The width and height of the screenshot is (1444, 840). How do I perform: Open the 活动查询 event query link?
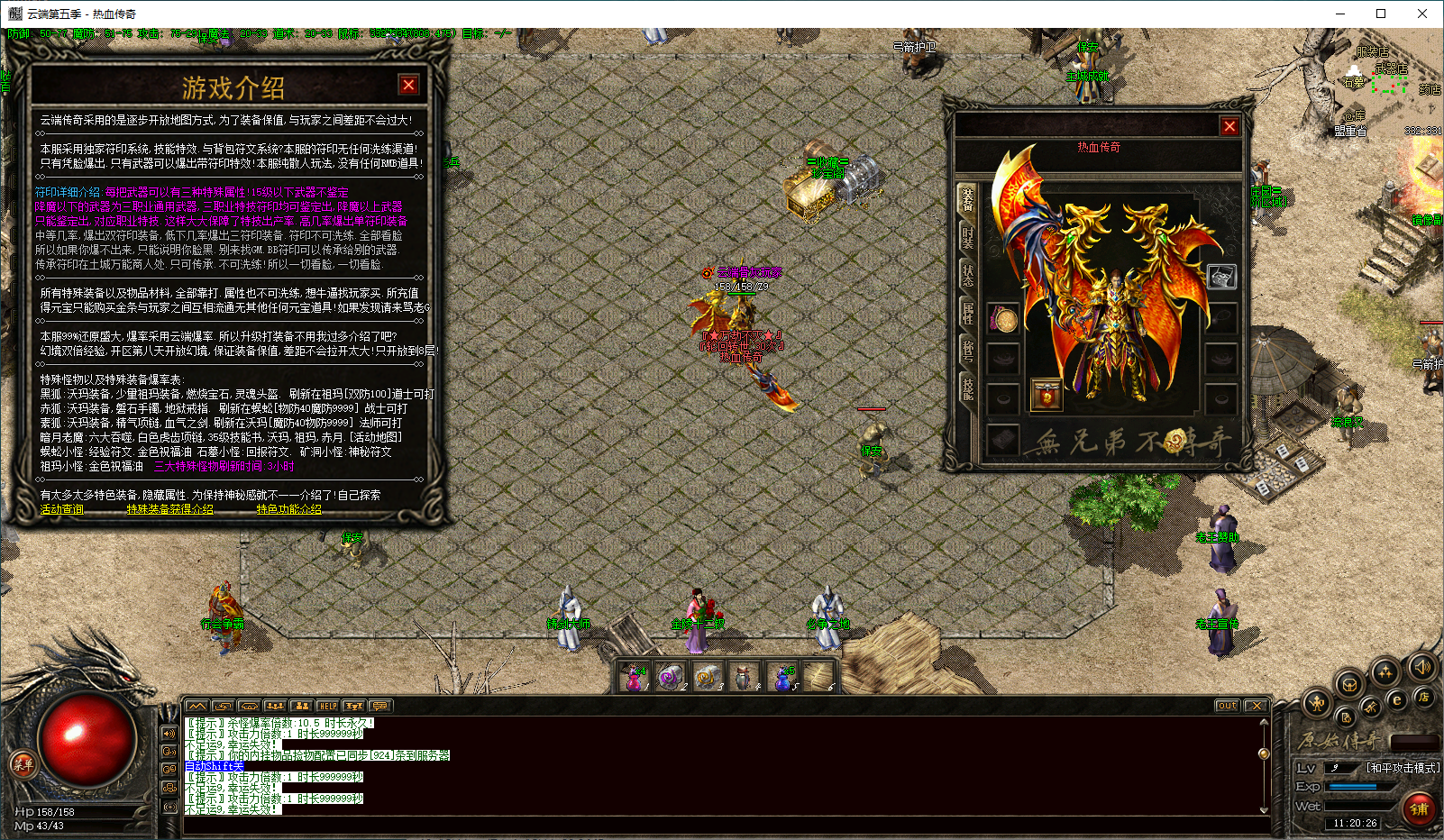tap(61, 509)
